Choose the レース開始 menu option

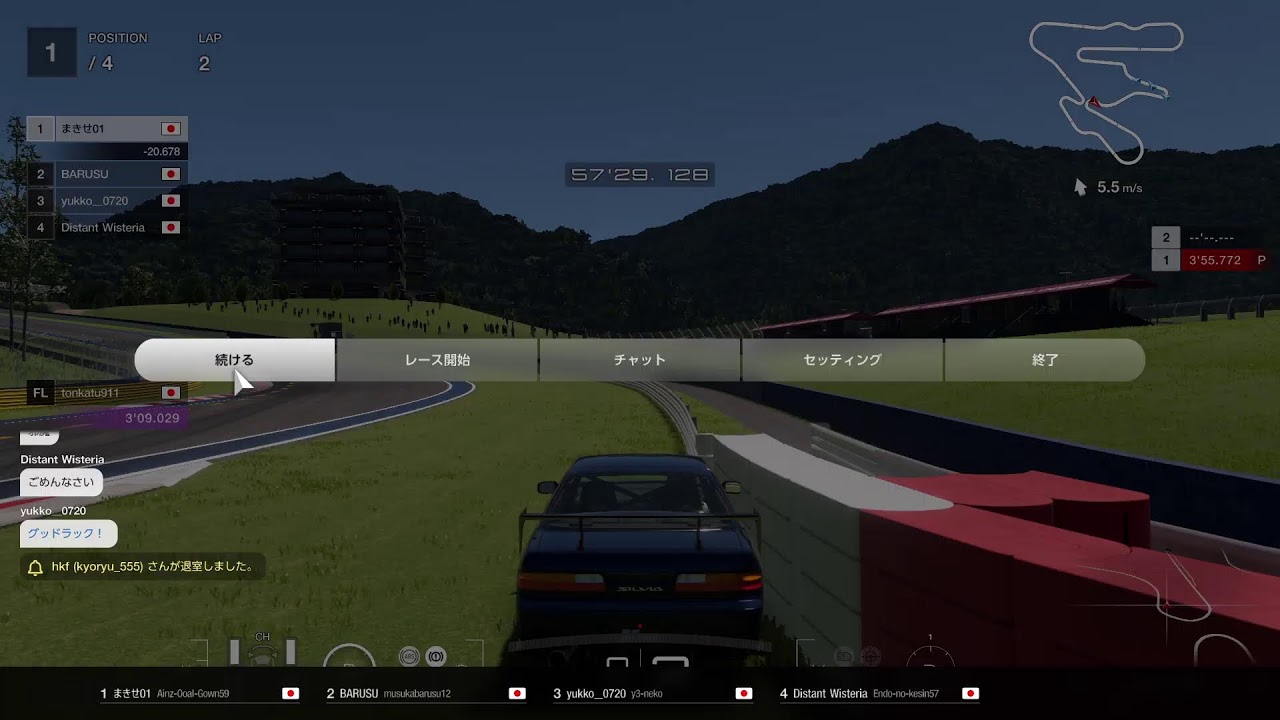pos(437,360)
